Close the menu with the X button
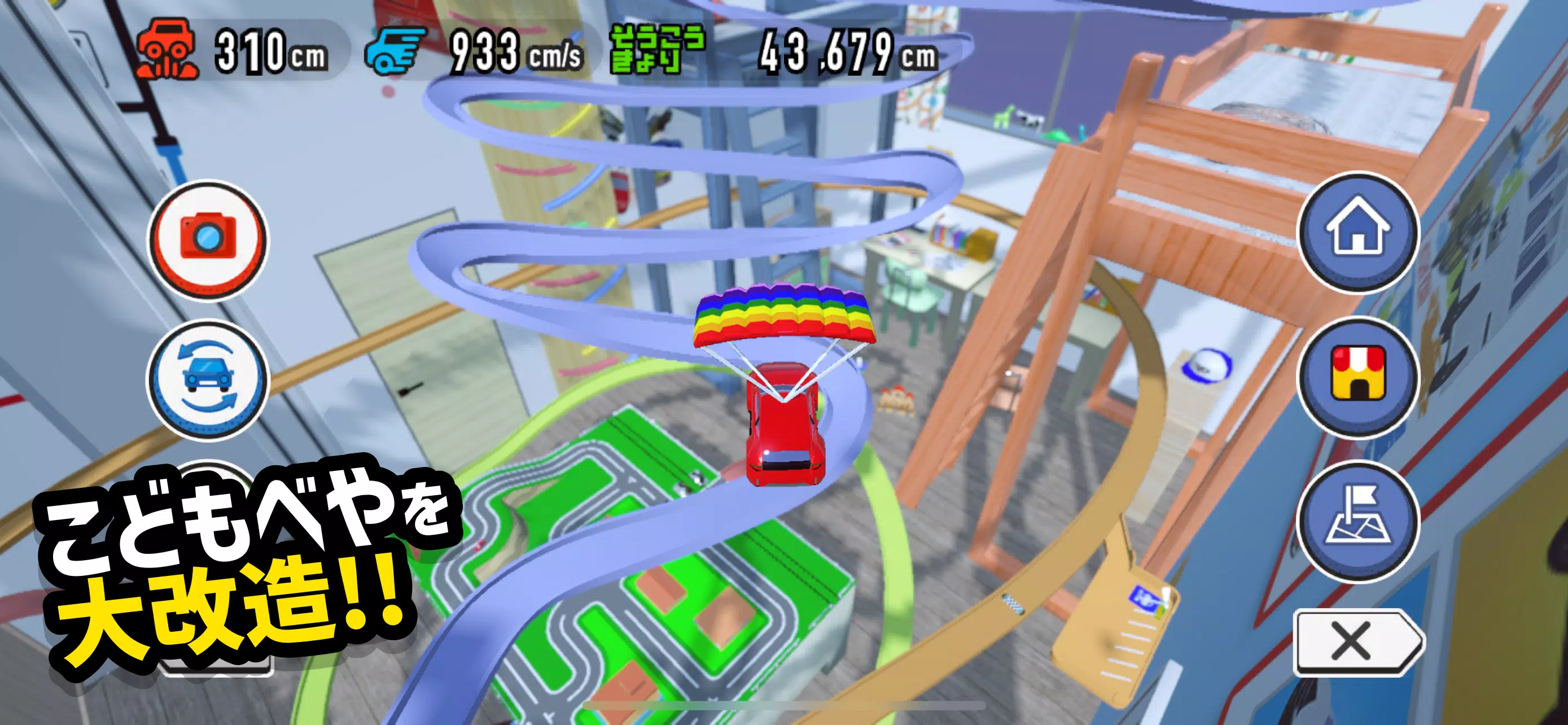Viewport: 1568px width, 725px height. pos(1354,641)
